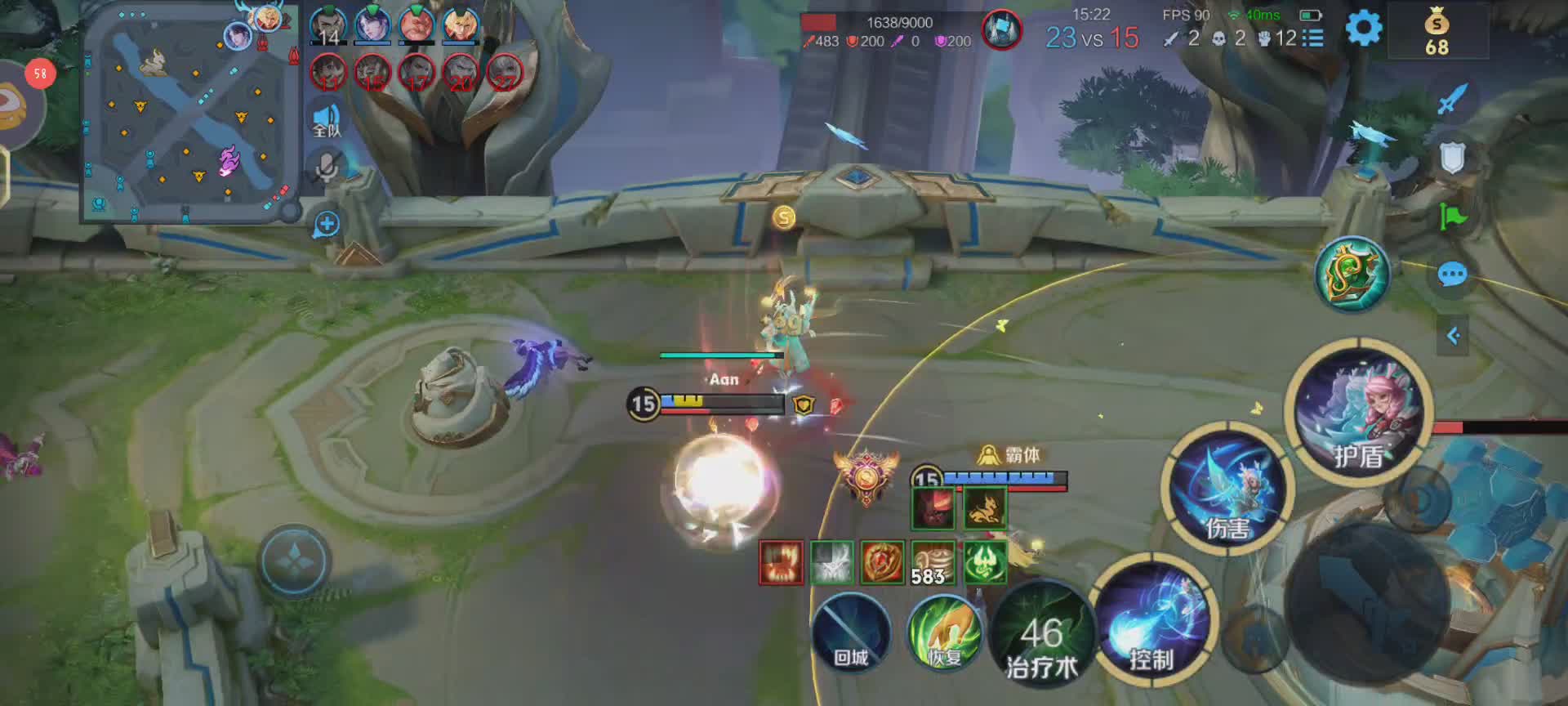
Task: Toggle the 全队 team voice speaker
Action: tap(327, 120)
